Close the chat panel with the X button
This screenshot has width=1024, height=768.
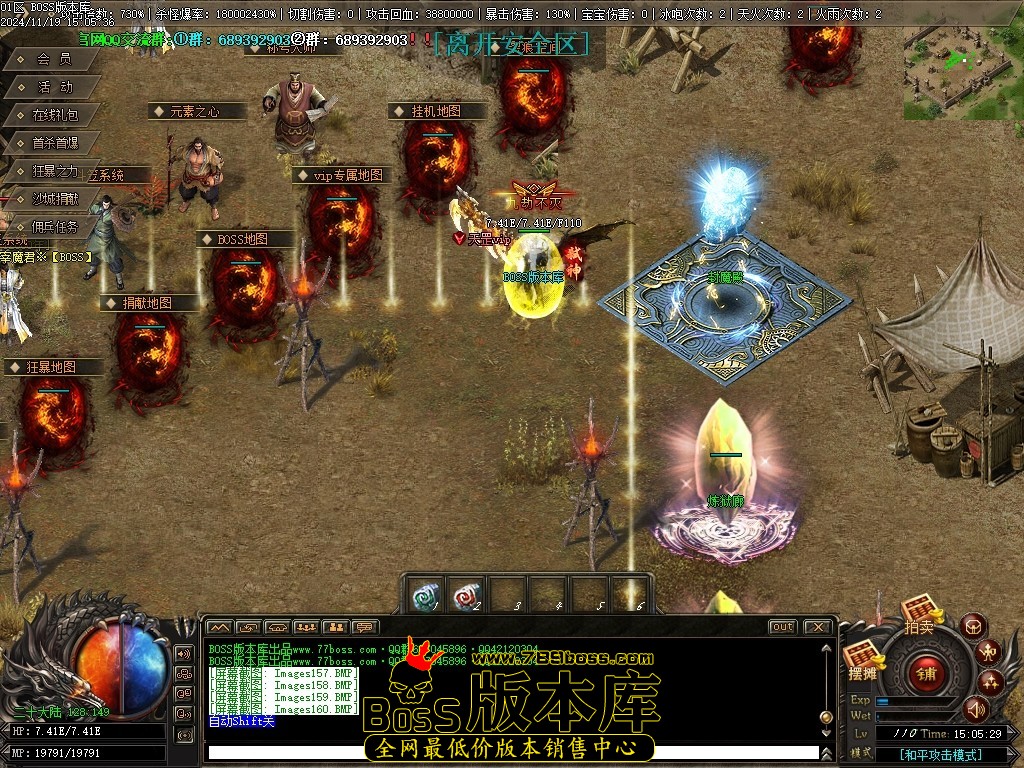tap(817, 627)
